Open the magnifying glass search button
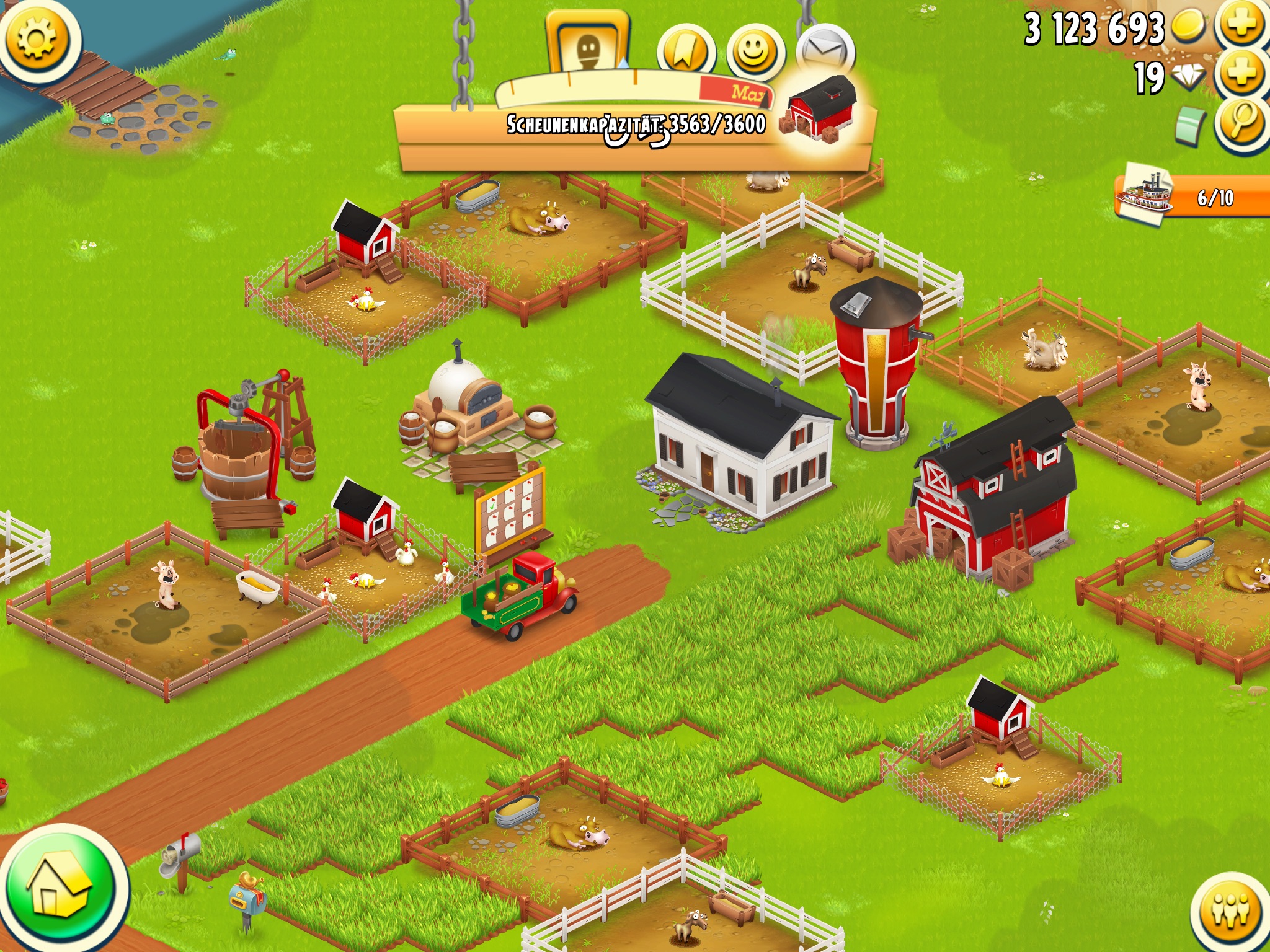The width and height of the screenshot is (1270, 952). (x=1241, y=123)
